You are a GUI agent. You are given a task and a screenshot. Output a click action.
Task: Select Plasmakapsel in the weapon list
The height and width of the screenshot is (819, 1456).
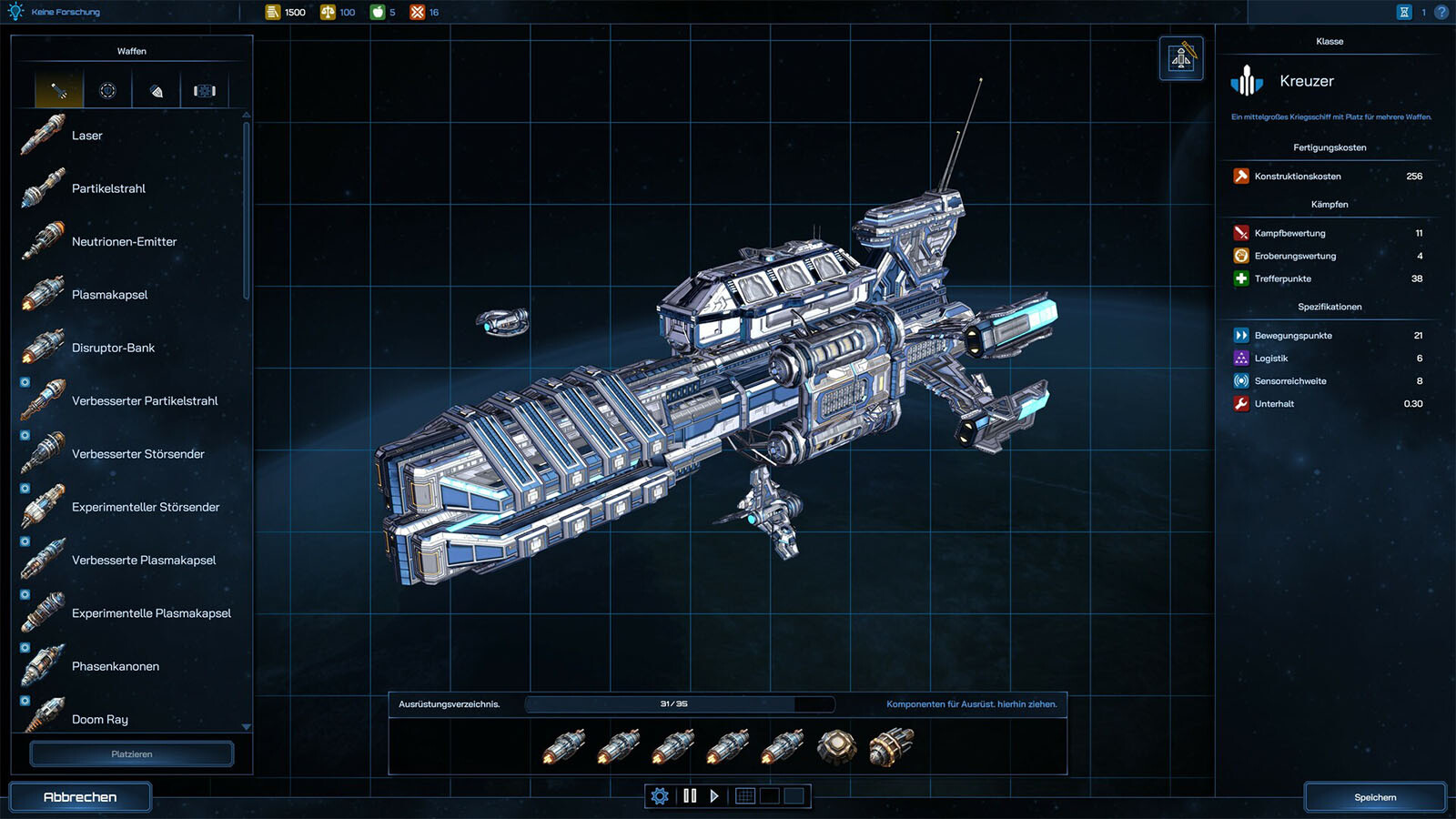tap(109, 295)
